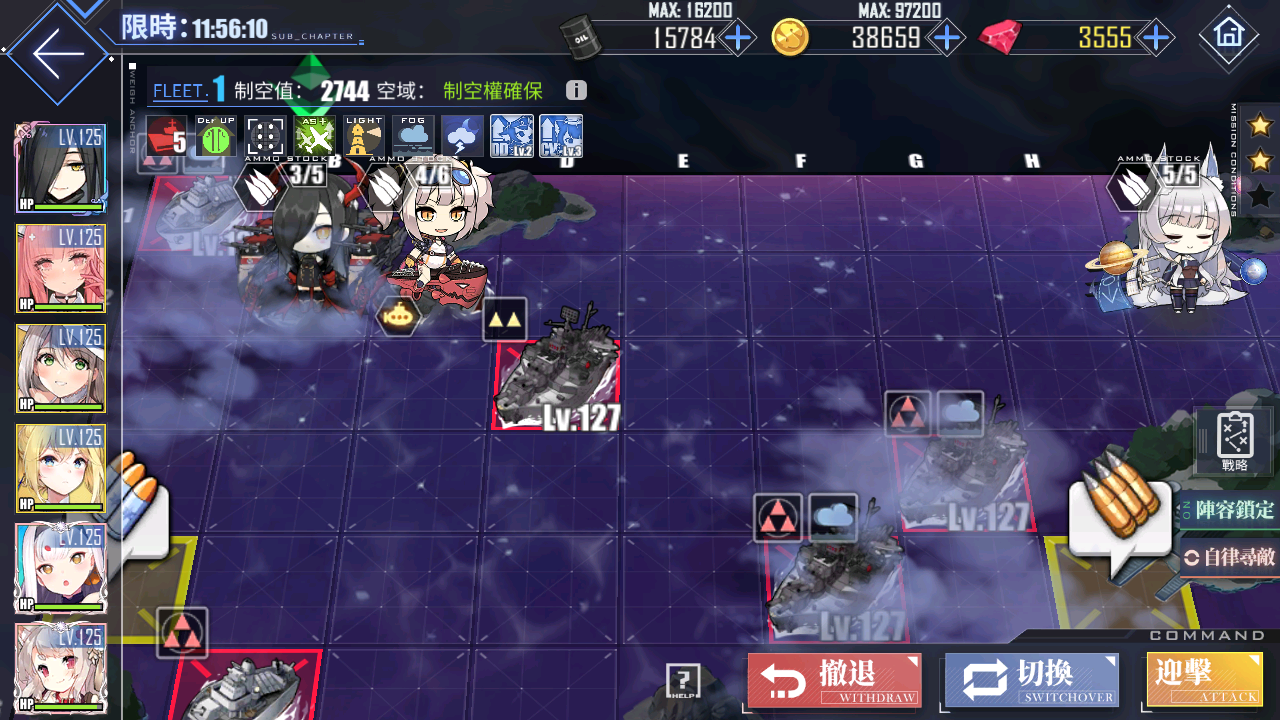Click the DD Lv.2 boost icon
The image size is (1280, 720).
[512, 135]
